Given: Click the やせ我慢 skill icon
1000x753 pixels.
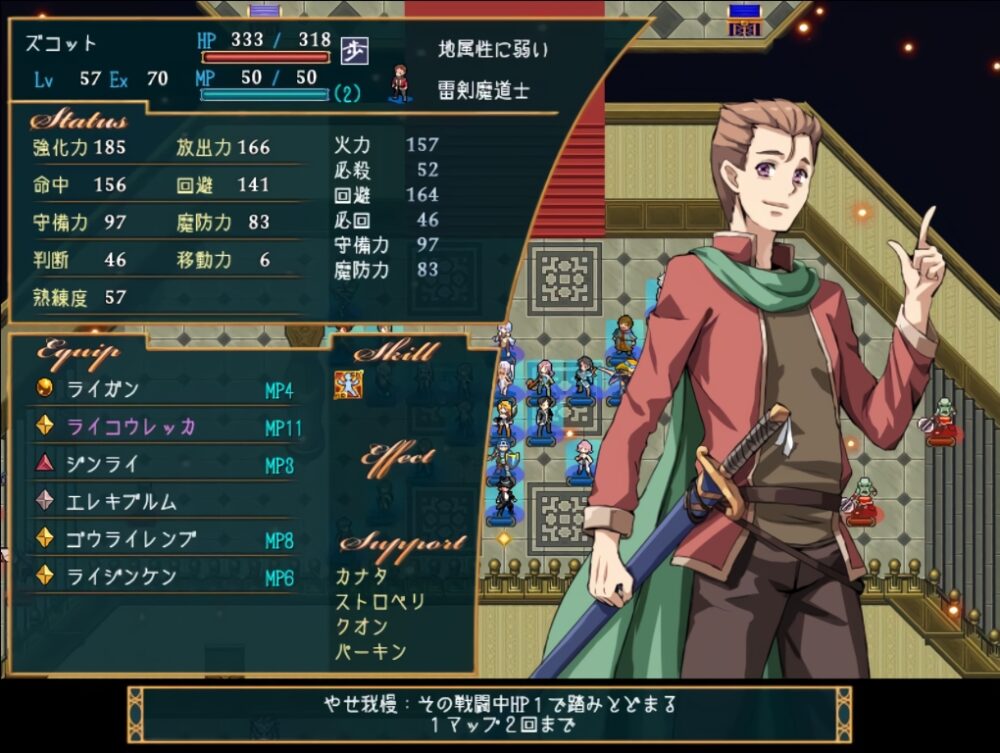Looking at the screenshot, I should 348,385.
